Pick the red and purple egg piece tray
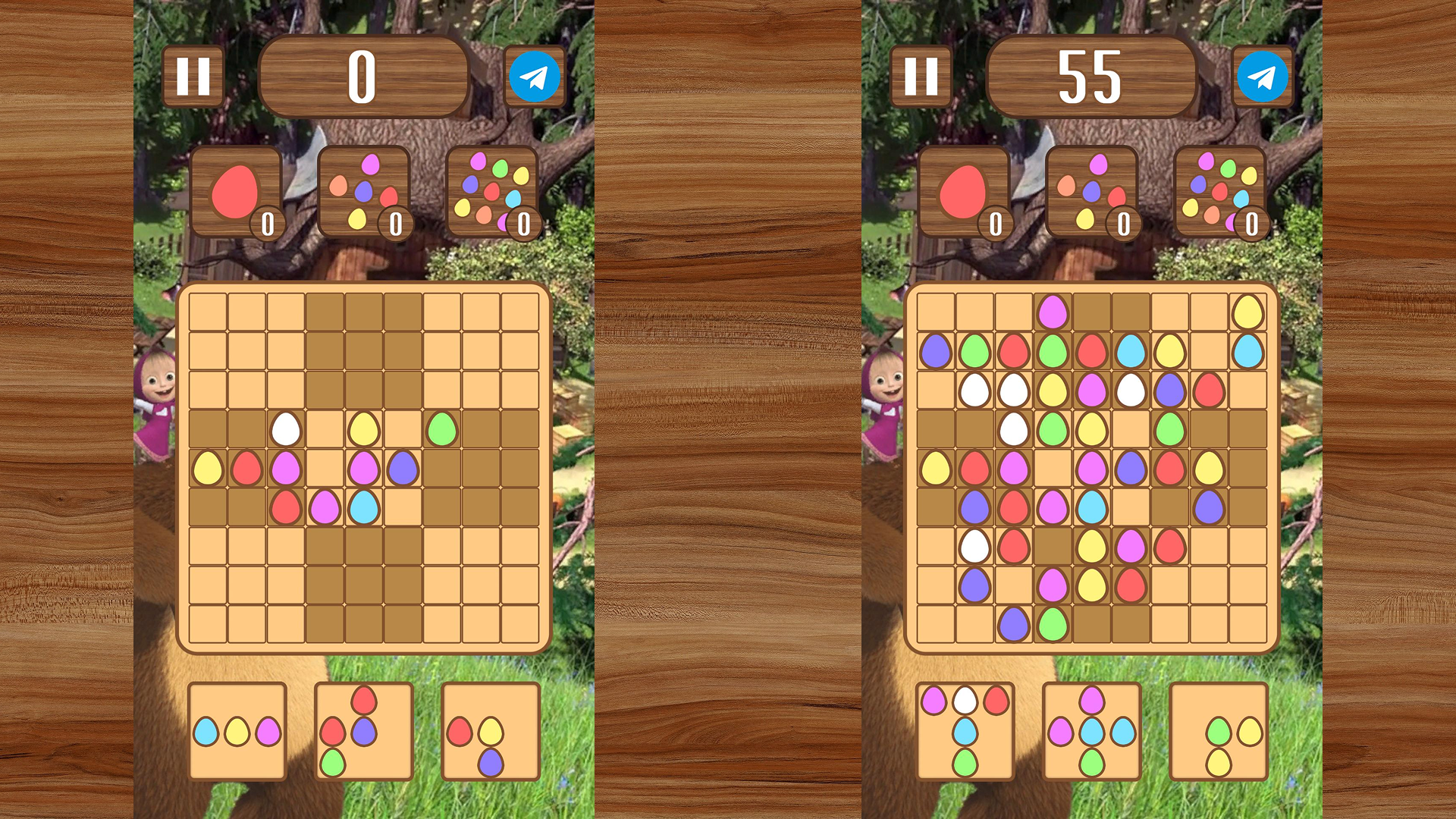The height and width of the screenshot is (819, 1456). (491, 732)
